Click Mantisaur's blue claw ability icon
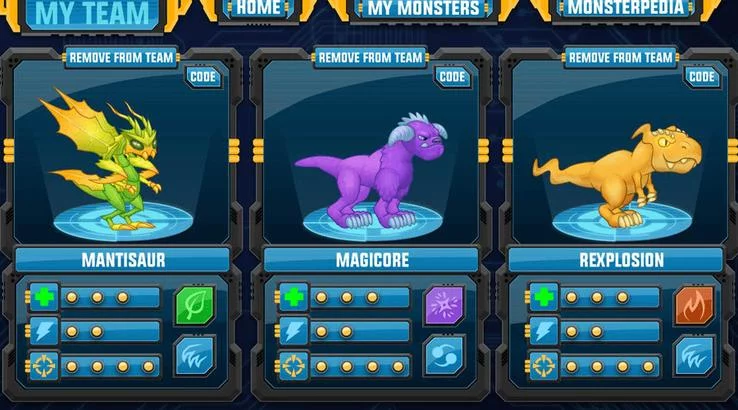 point(195,355)
